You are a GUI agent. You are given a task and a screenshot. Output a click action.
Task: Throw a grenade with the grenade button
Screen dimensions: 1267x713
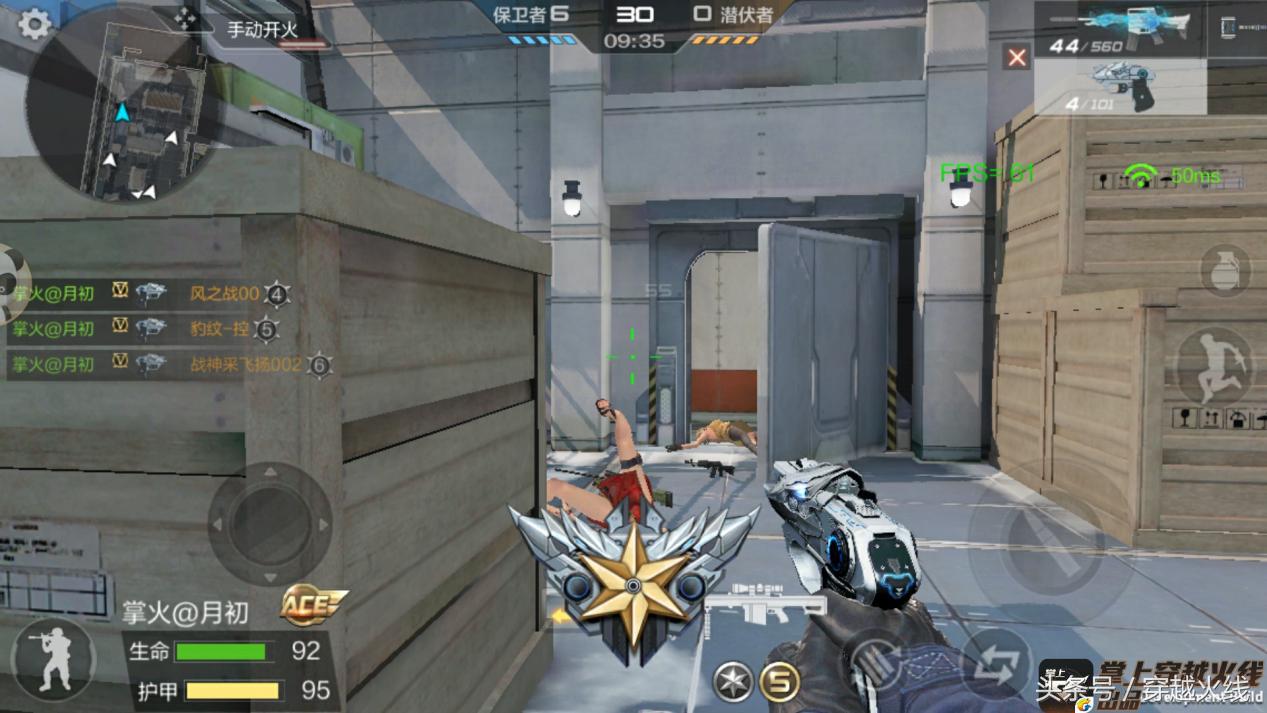(x=1225, y=270)
